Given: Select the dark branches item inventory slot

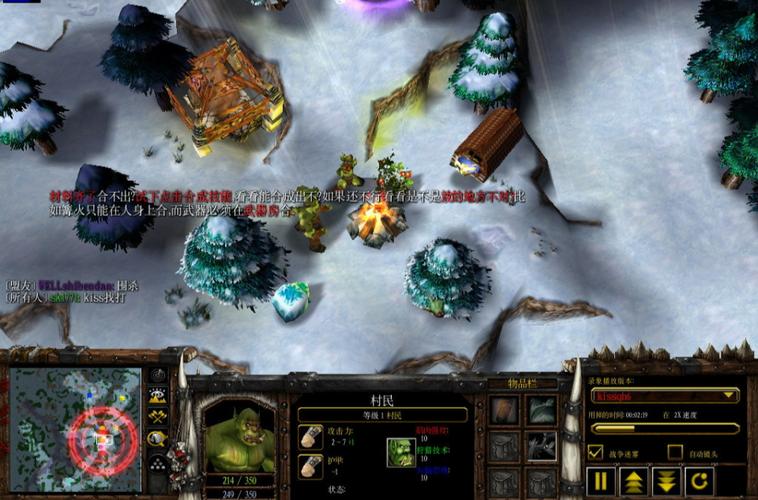Looking at the screenshot, I should [542, 447].
